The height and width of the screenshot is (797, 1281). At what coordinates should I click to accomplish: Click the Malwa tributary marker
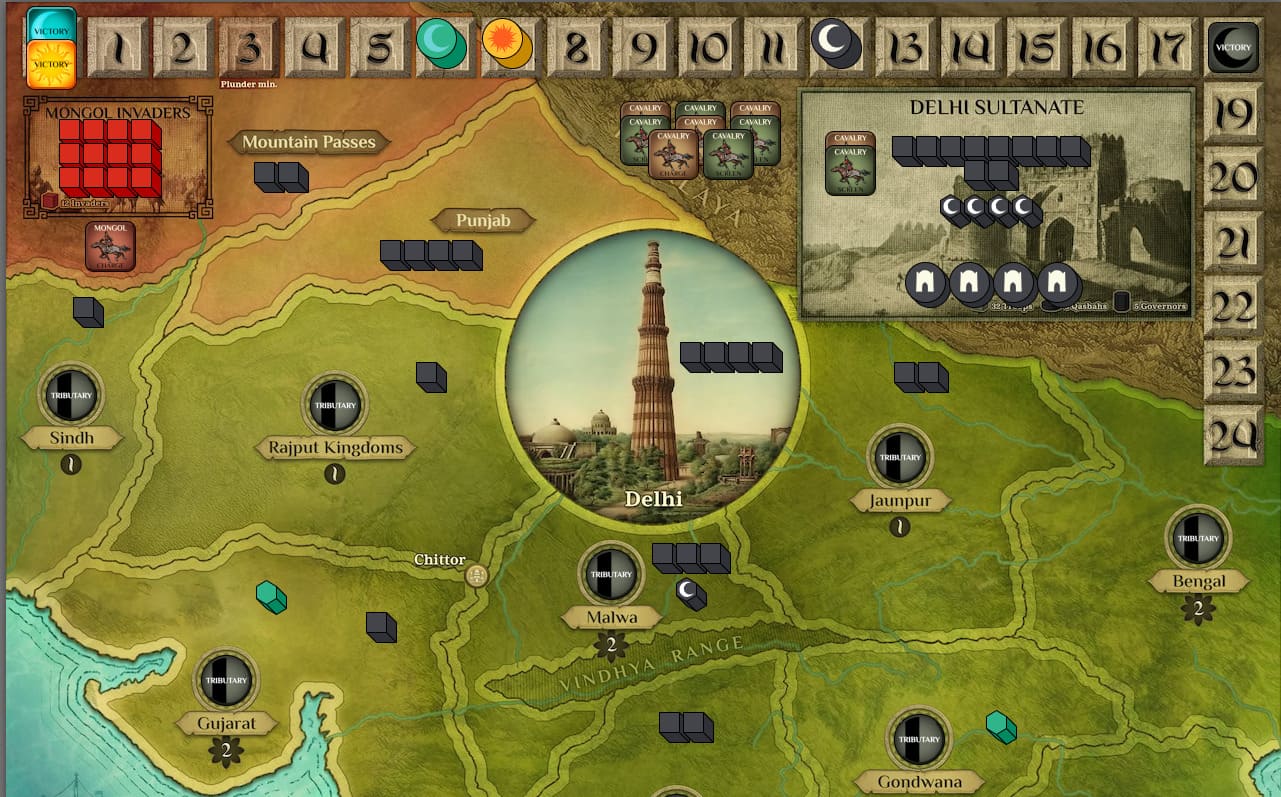[x=611, y=574]
